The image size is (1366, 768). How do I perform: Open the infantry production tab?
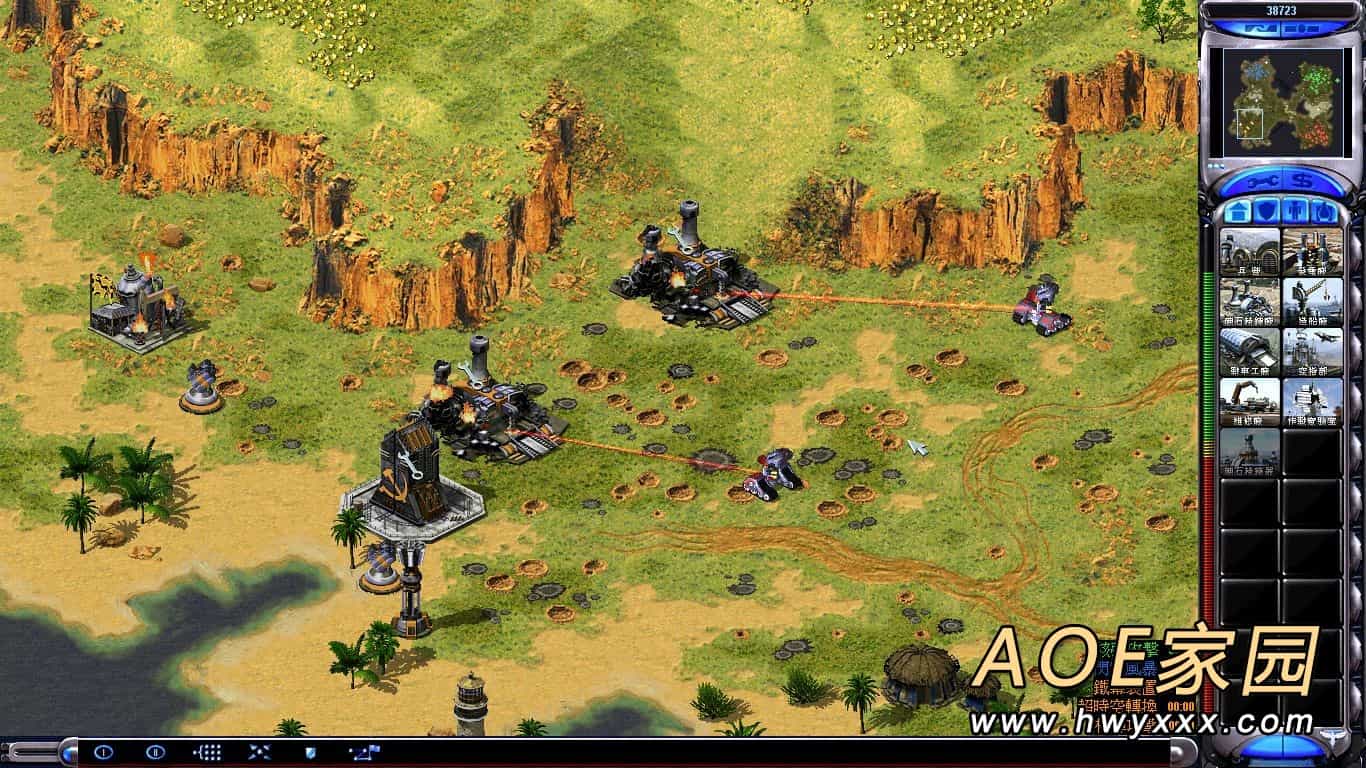pos(1295,211)
